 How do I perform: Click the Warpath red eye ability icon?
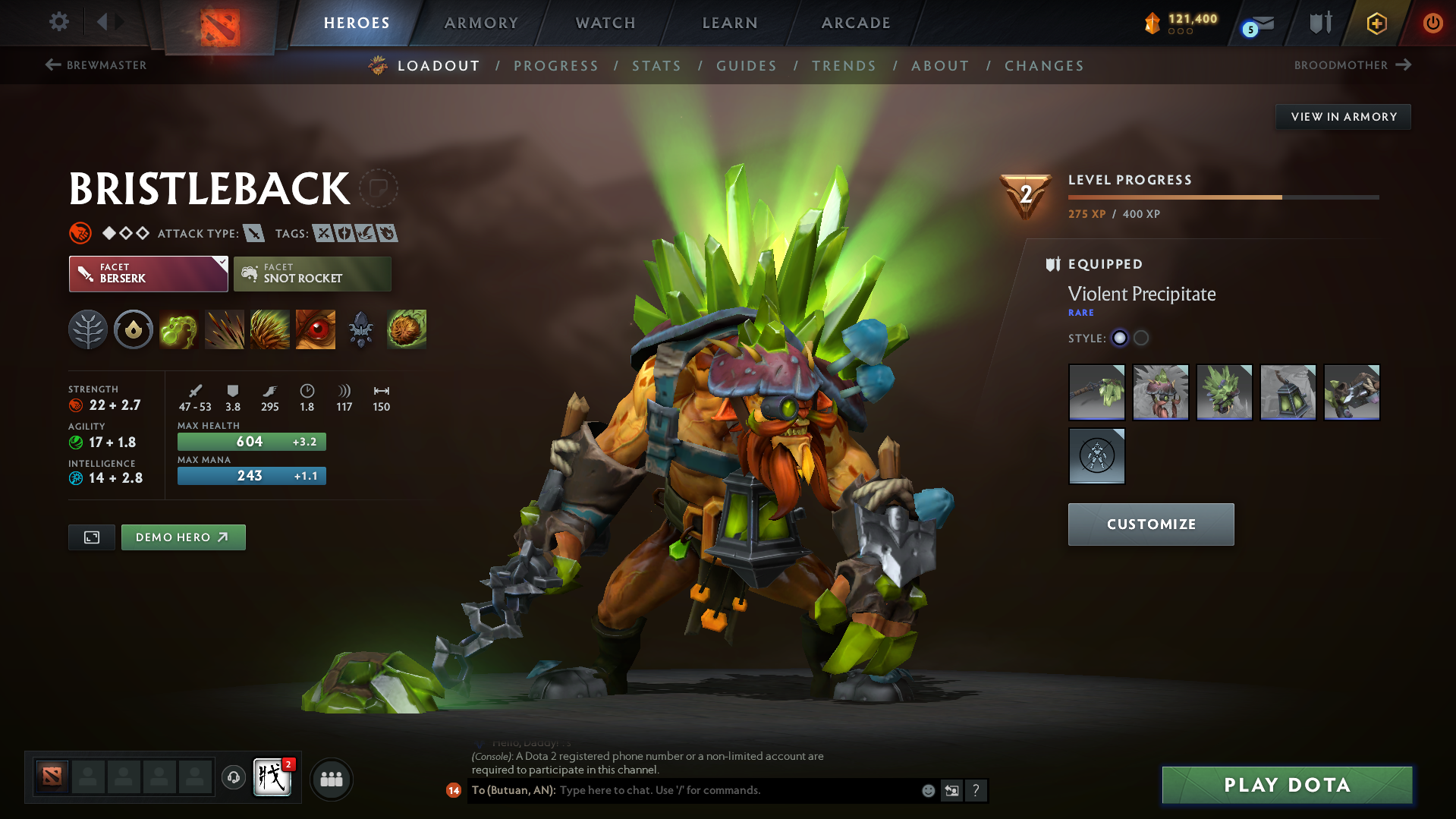point(315,329)
